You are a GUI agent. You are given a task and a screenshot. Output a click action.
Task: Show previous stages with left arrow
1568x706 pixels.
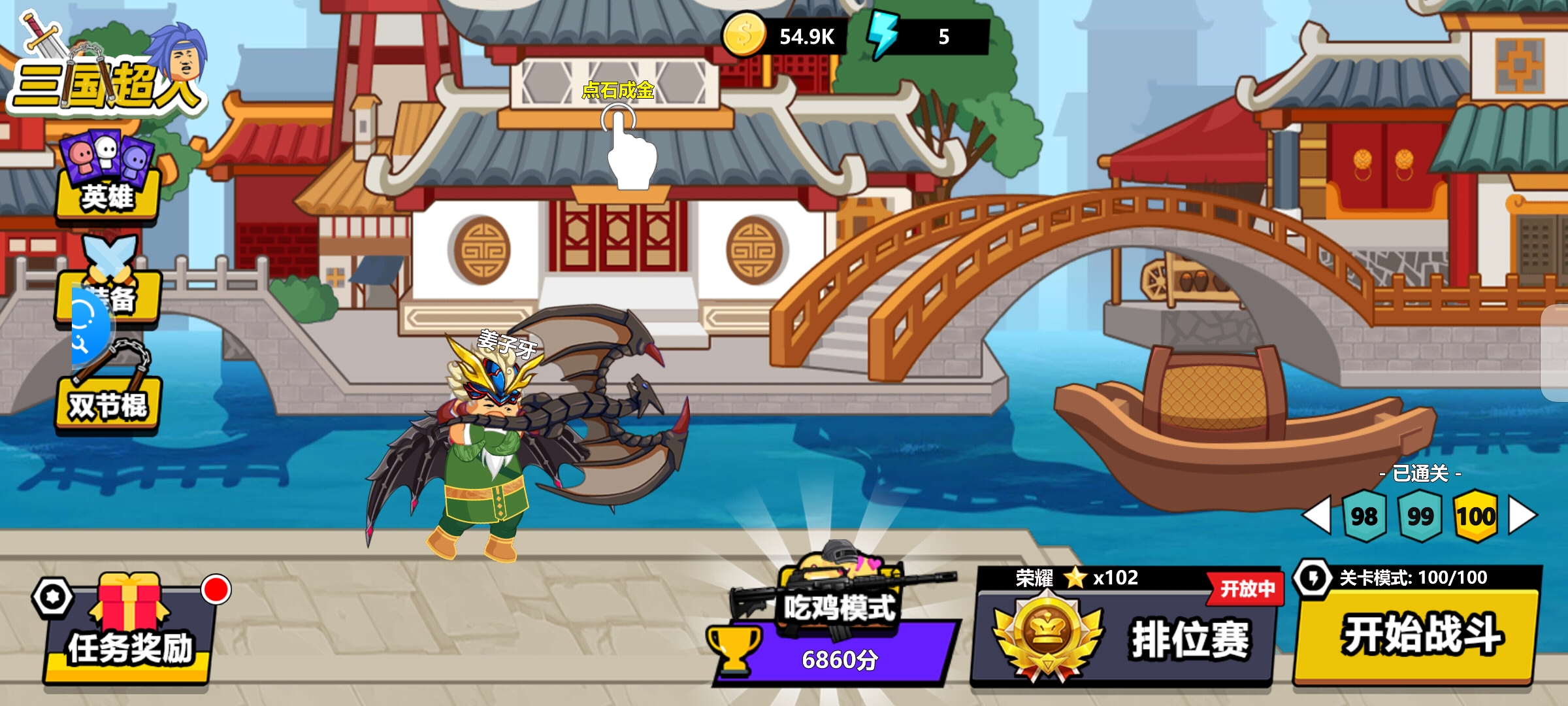coord(1317,515)
